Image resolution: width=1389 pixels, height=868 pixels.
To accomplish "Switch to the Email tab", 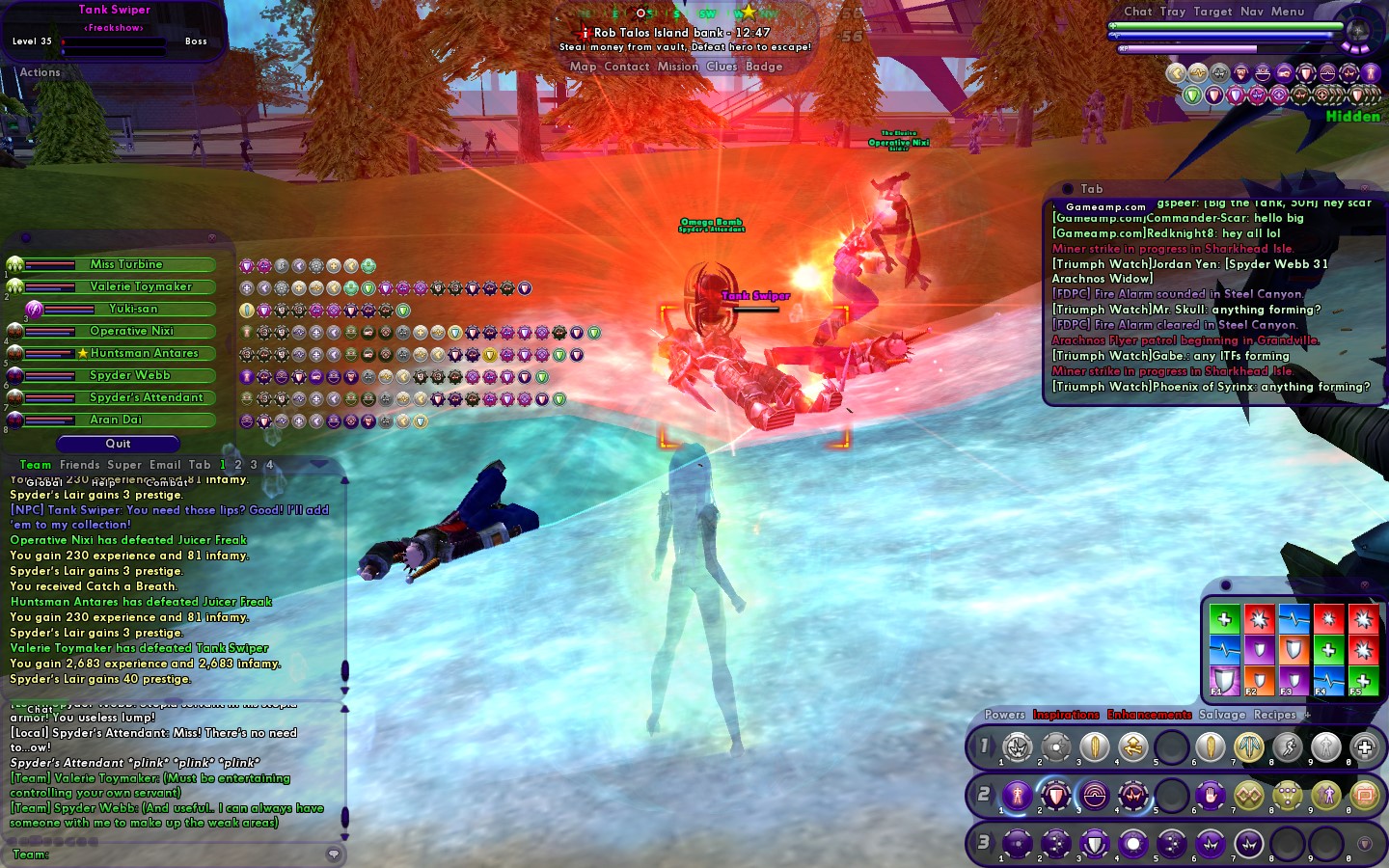I will [x=165, y=465].
